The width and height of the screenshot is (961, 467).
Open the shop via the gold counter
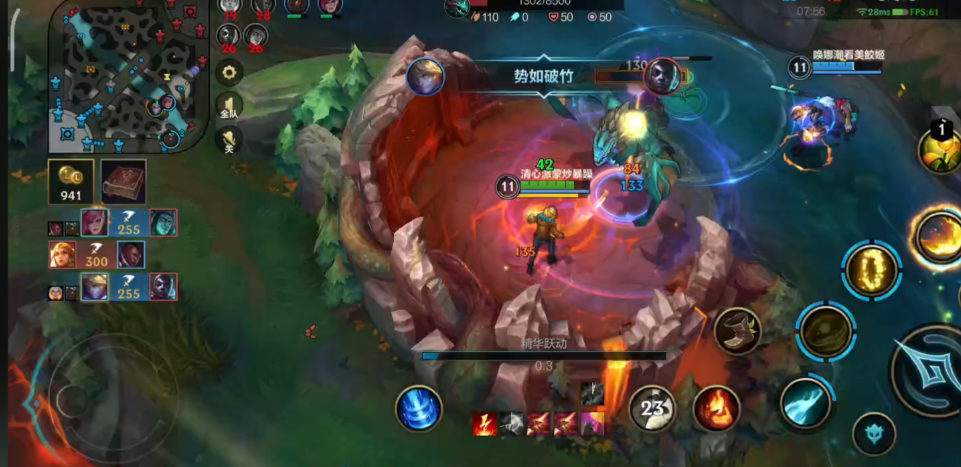(x=71, y=181)
